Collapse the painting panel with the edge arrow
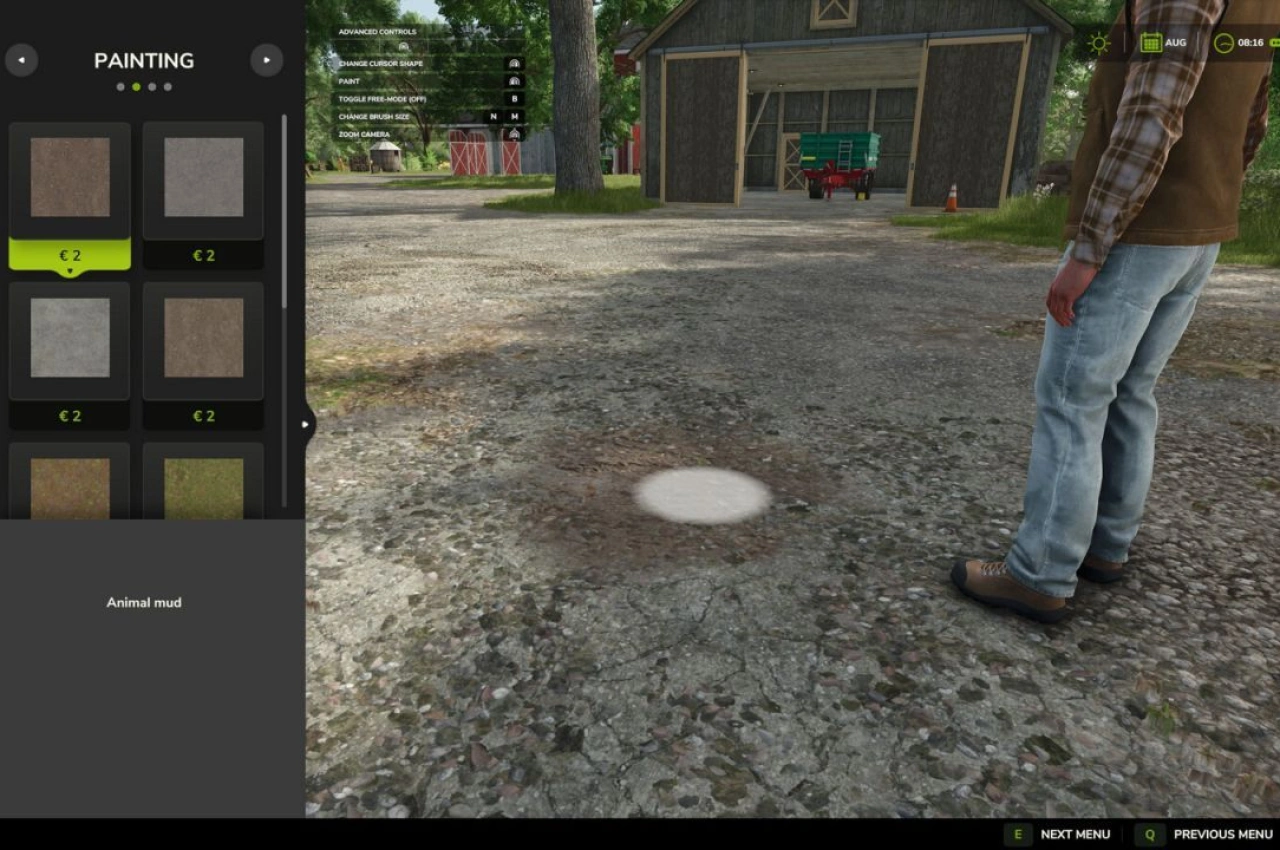The height and width of the screenshot is (850, 1280). [306, 424]
